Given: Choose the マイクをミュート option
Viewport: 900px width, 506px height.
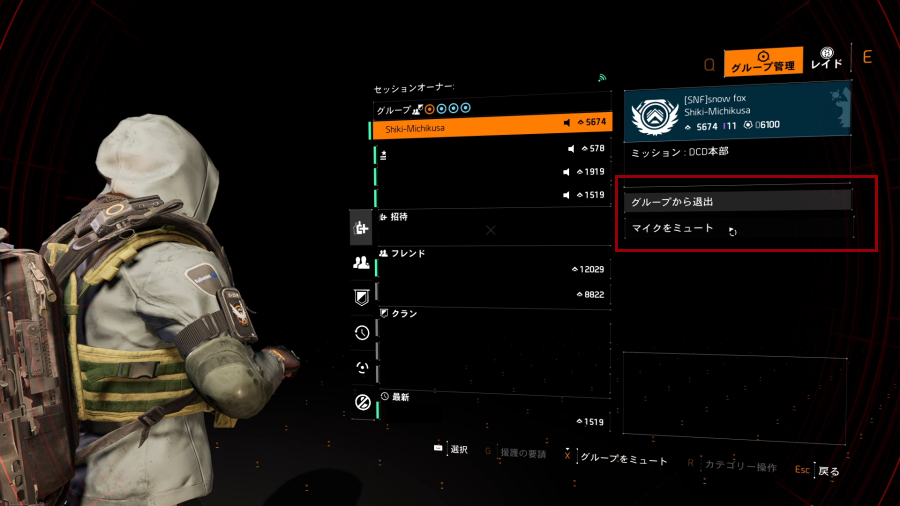Looking at the screenshot, I should point(737,228).
